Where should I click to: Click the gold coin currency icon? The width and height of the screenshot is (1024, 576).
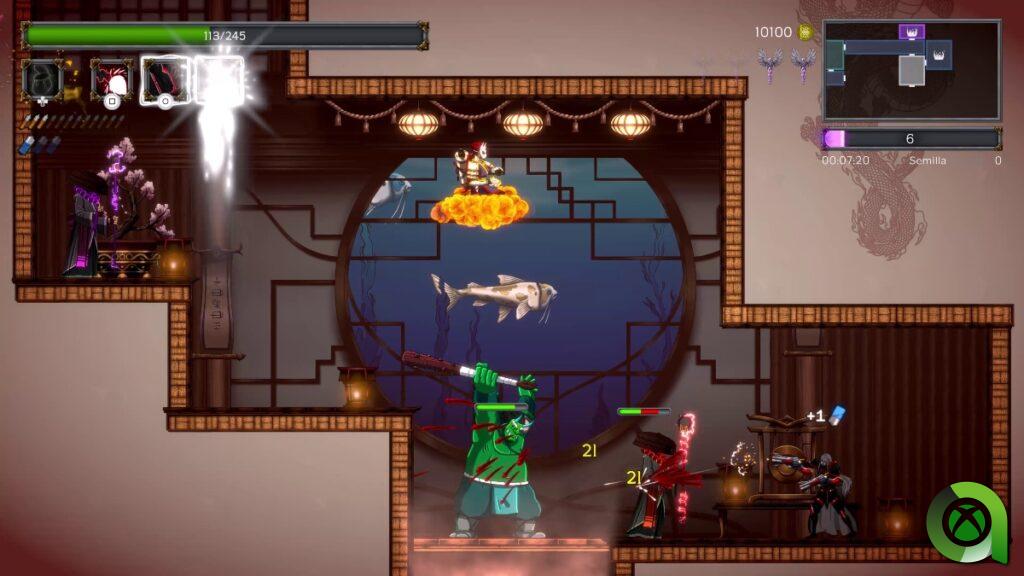coord(805,32)
